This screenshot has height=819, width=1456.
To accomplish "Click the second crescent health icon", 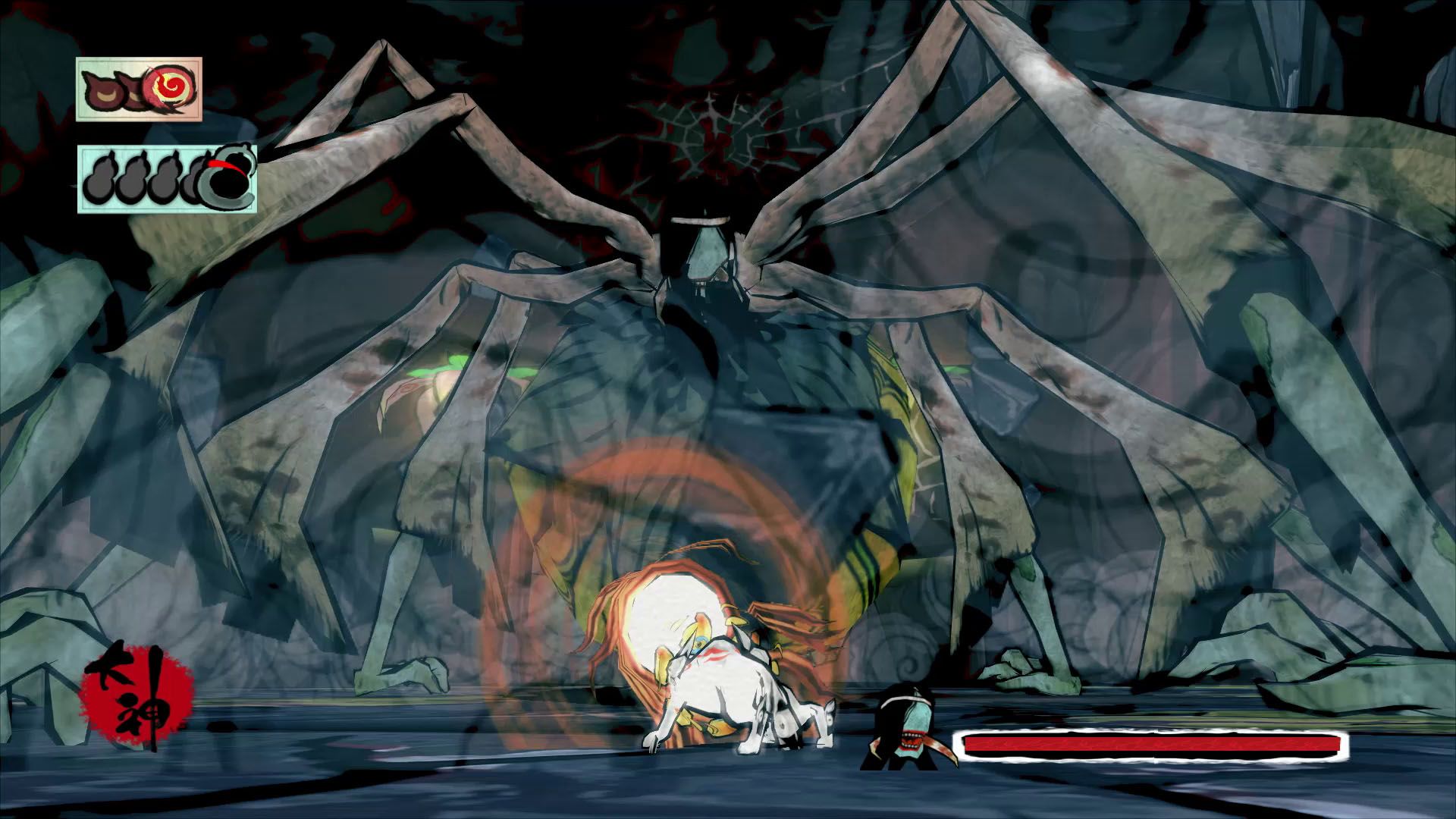I will (x=134, y=91).
